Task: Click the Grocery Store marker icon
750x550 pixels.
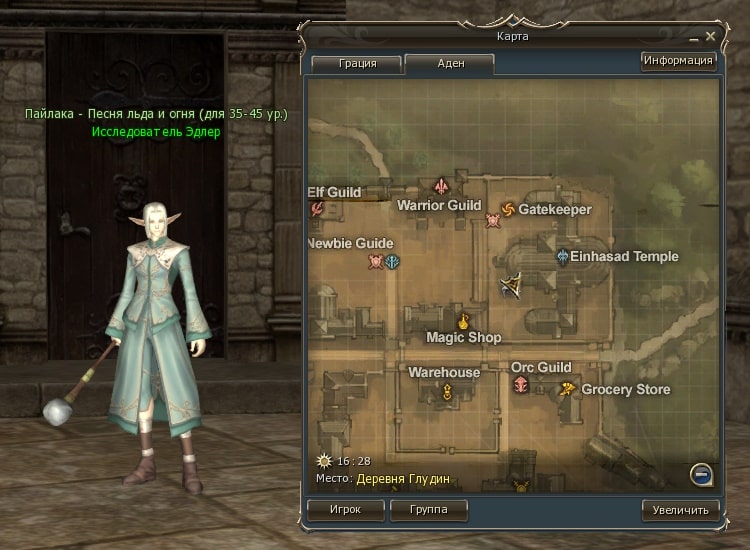Action: click(568, 389)
